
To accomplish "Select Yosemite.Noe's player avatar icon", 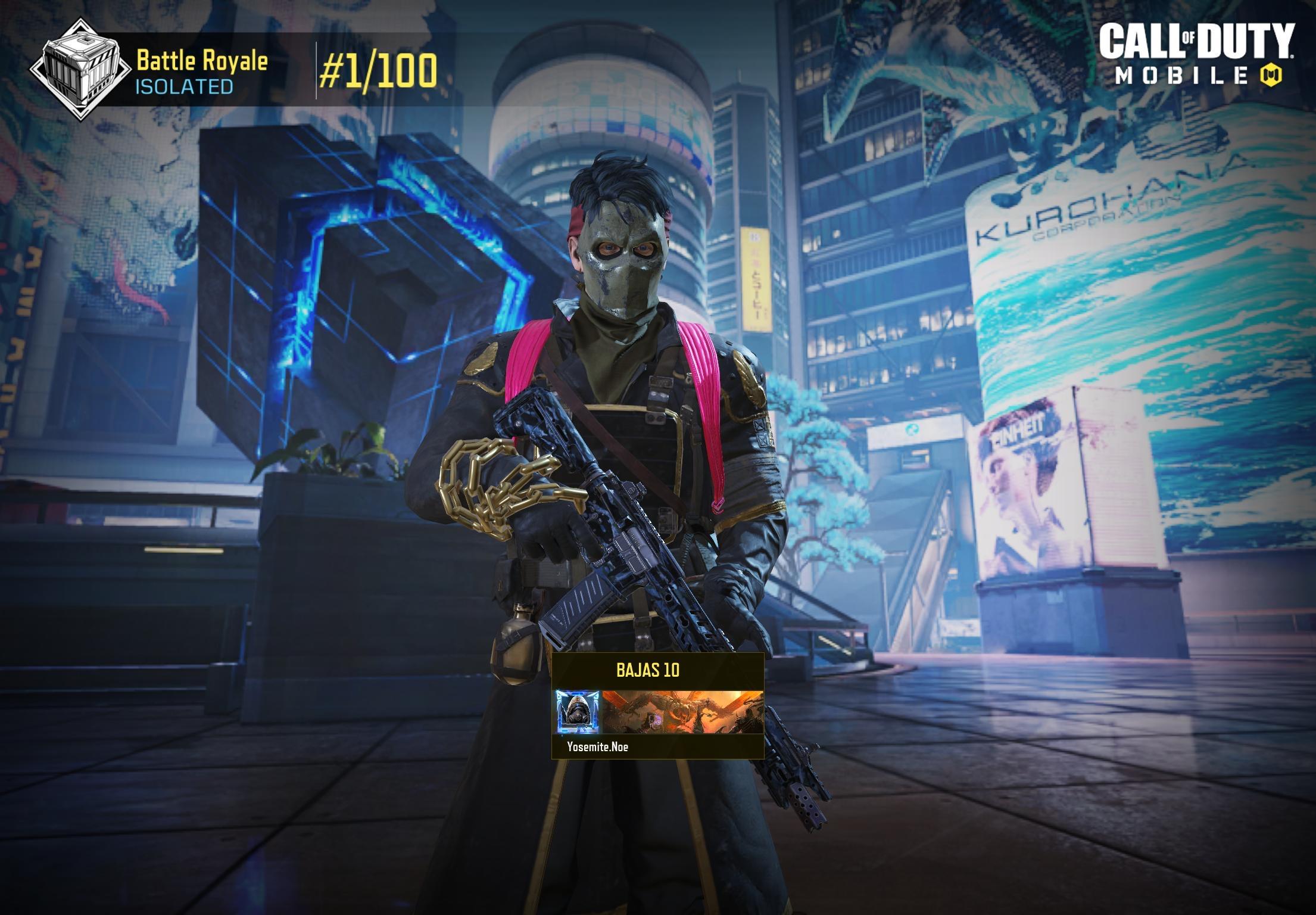I will [x=578, y=712].
